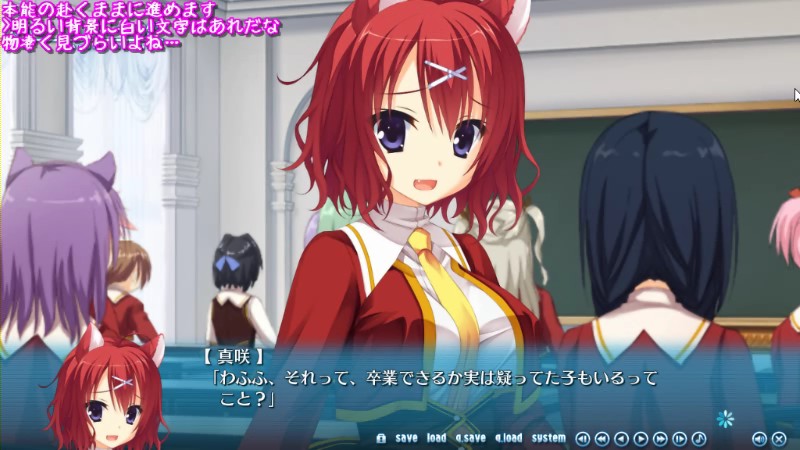Open the system menu

tap(548, 438)
